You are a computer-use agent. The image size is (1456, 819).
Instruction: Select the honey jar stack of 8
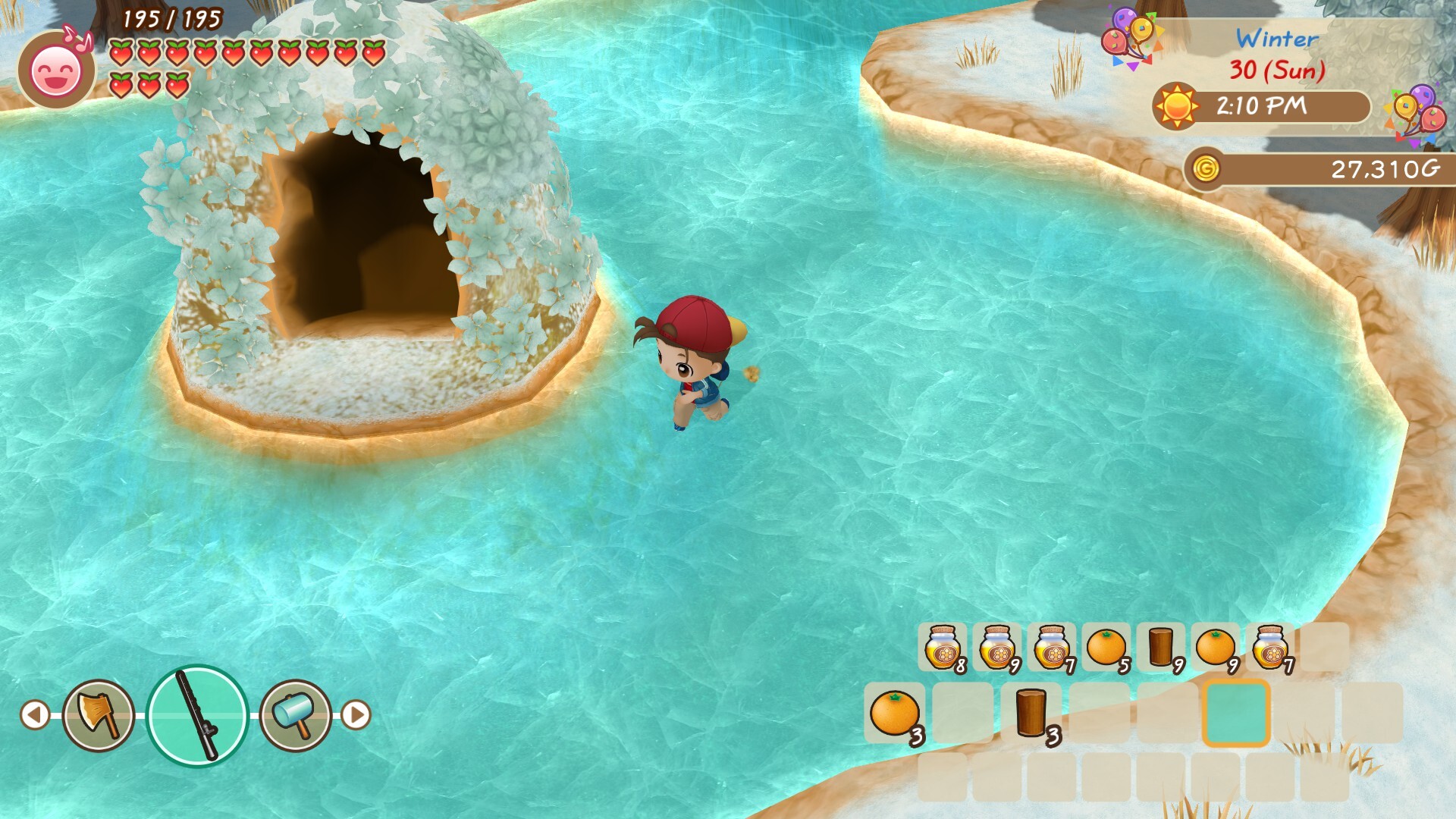(x=943, y=647)
